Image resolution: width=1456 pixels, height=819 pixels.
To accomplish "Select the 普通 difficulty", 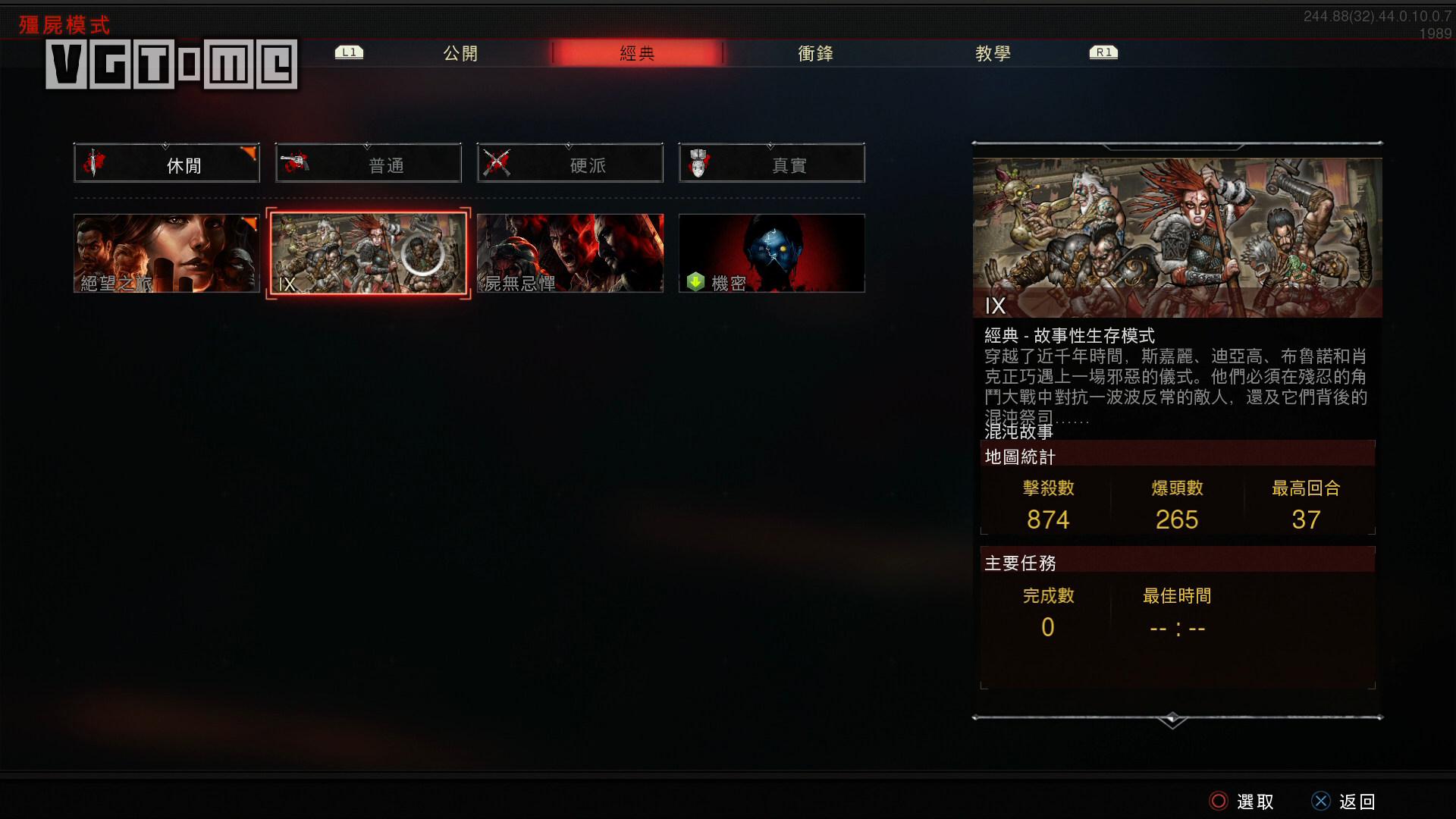I will tap(369, 163).
